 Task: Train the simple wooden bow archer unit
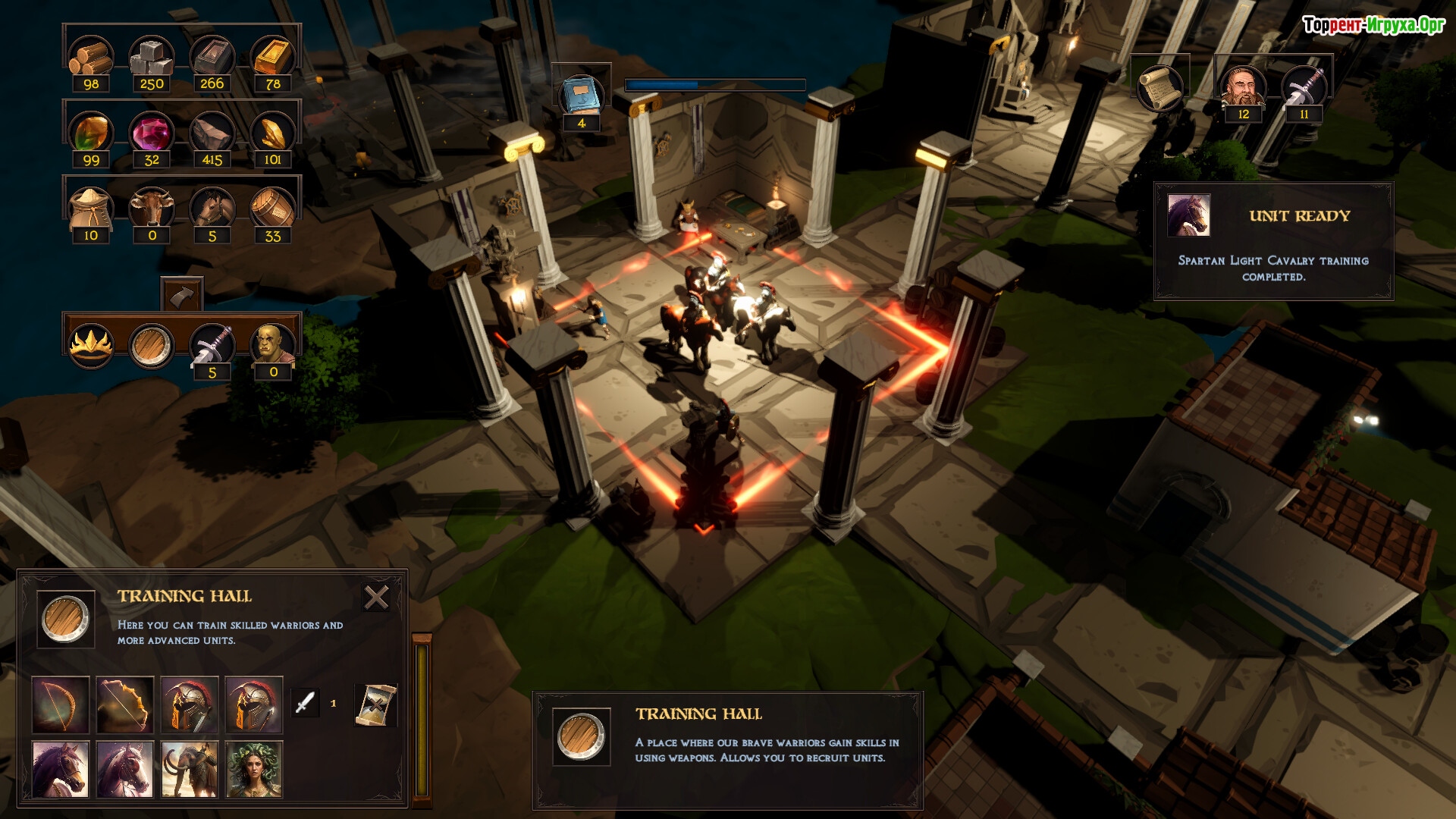coord(61,704)
